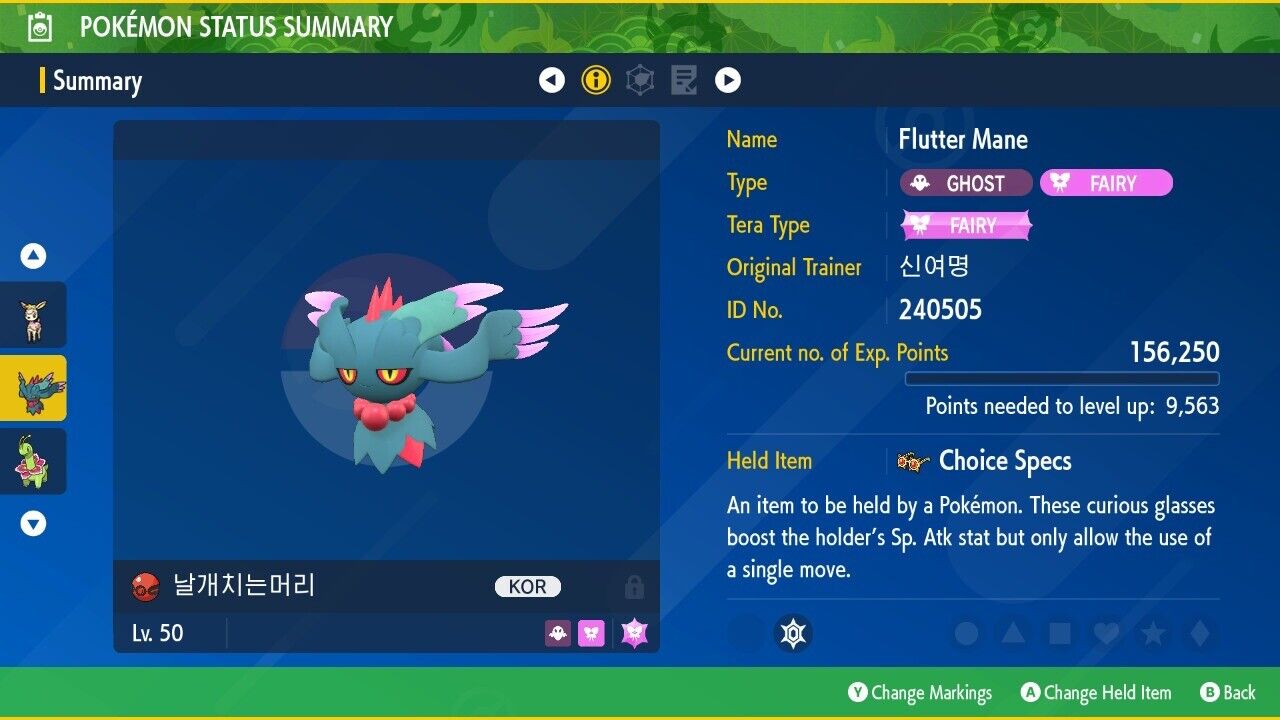1280x720 pixels.
Task: Click the Ghost type badge
Action: click(966, 183)
